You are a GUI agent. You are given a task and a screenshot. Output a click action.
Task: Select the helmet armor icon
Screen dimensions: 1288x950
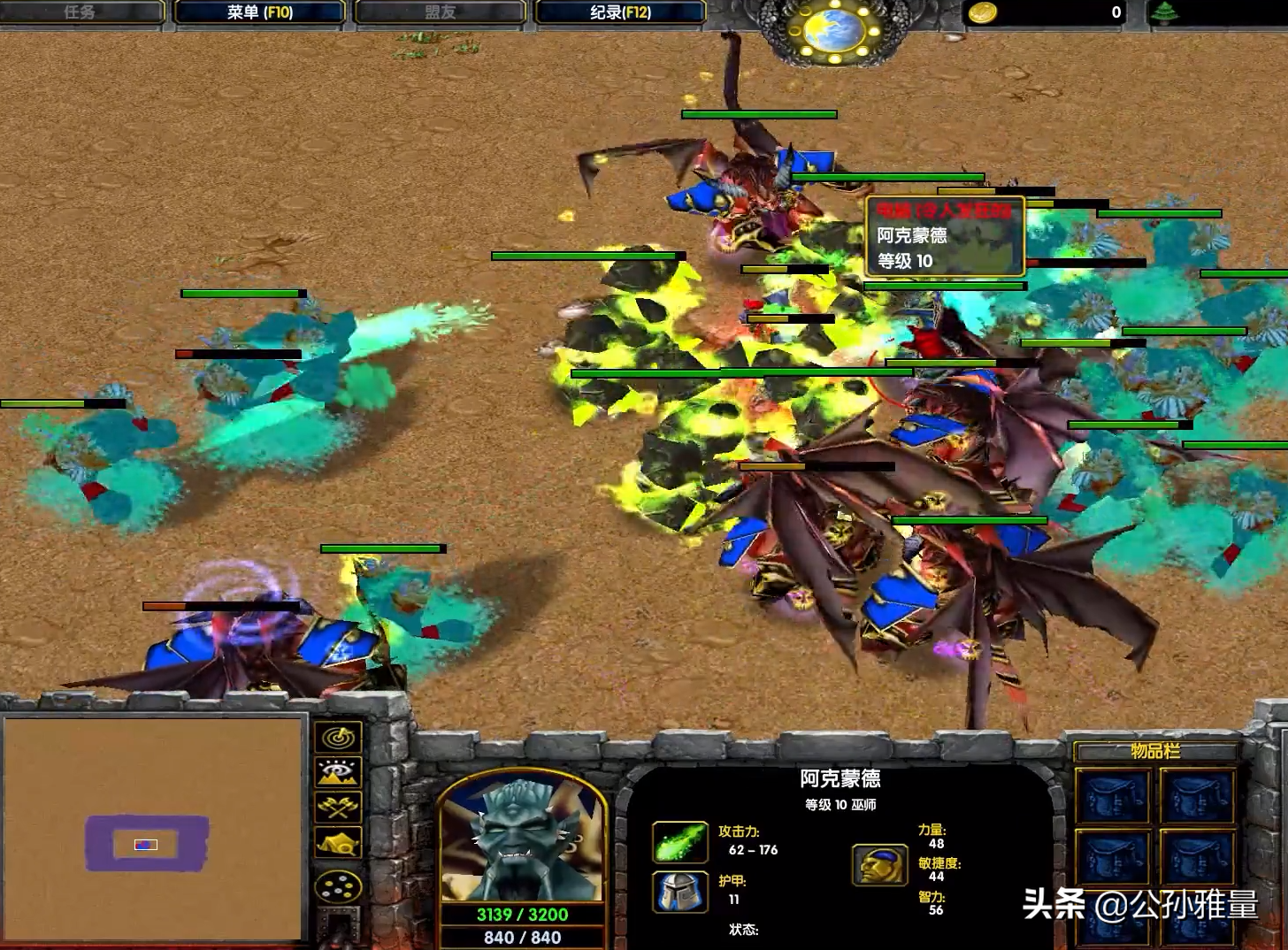[679, 891]
